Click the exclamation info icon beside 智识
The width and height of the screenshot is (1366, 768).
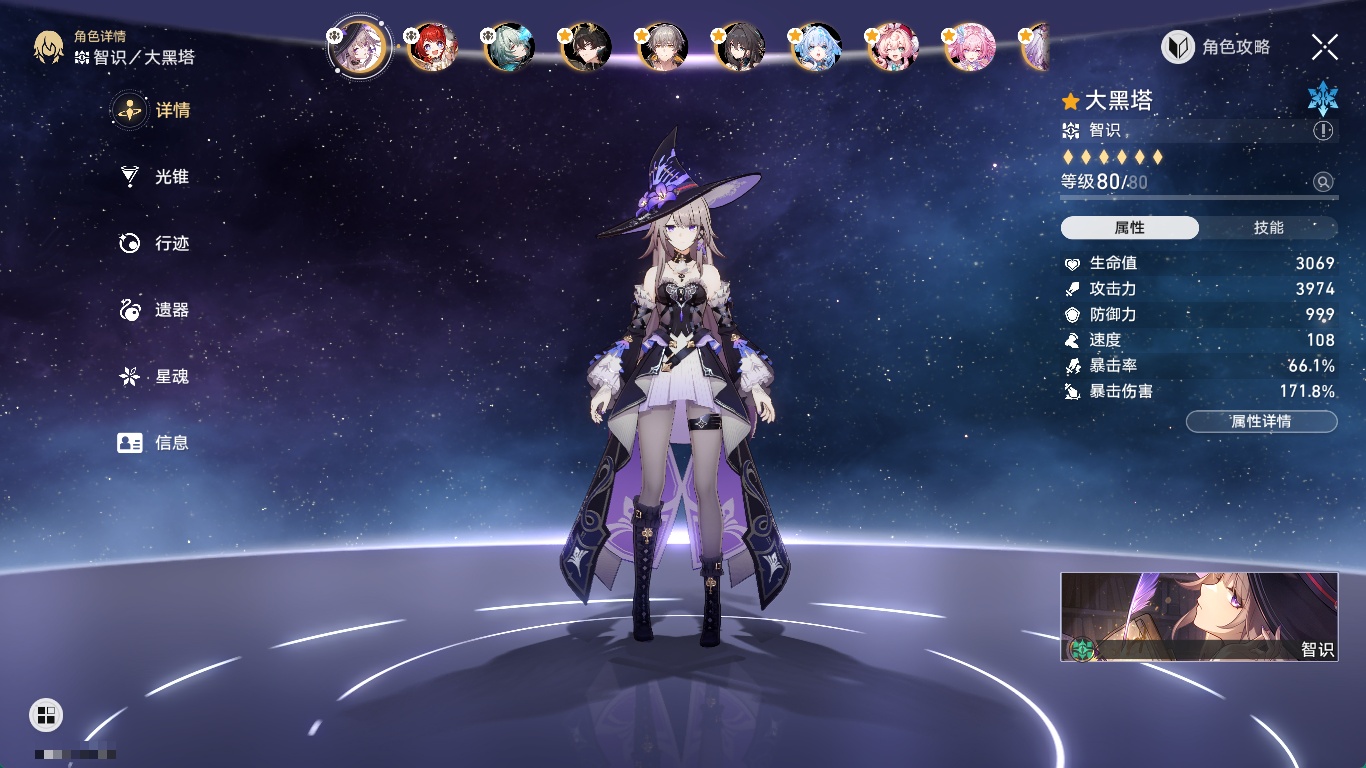pos(1323,131)
